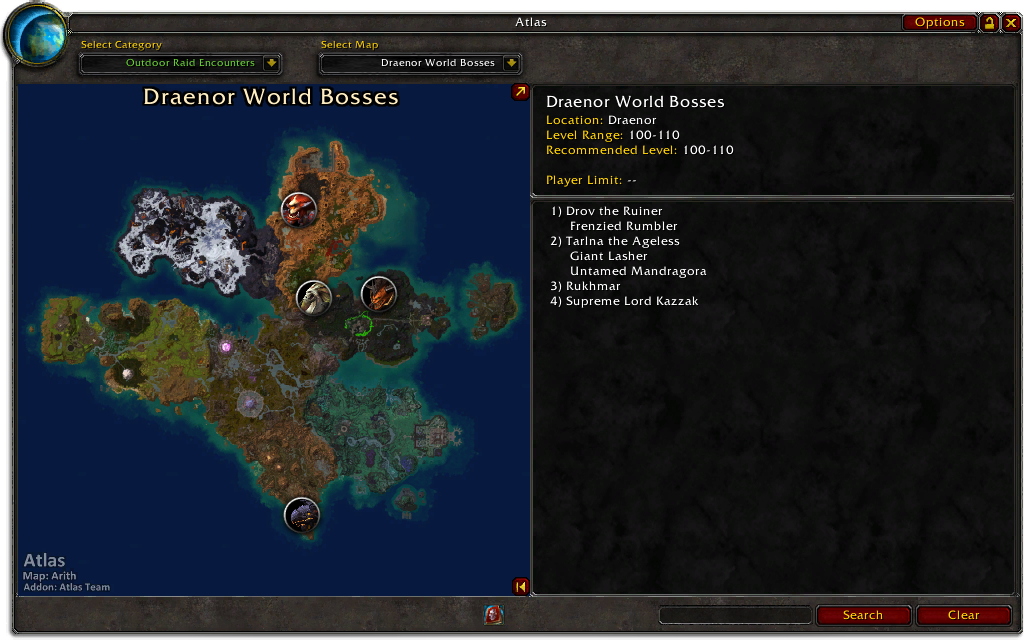Select the orange demon boss marker
Screen dimensions: 1024x640
click(x=378, y=294)
